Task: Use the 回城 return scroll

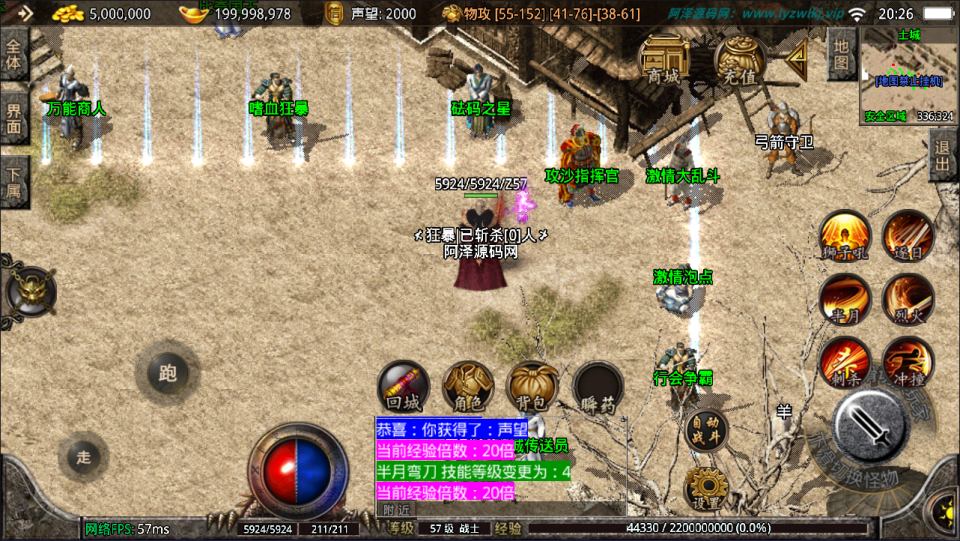Action: pyautogui.click(x=403, y=388)
